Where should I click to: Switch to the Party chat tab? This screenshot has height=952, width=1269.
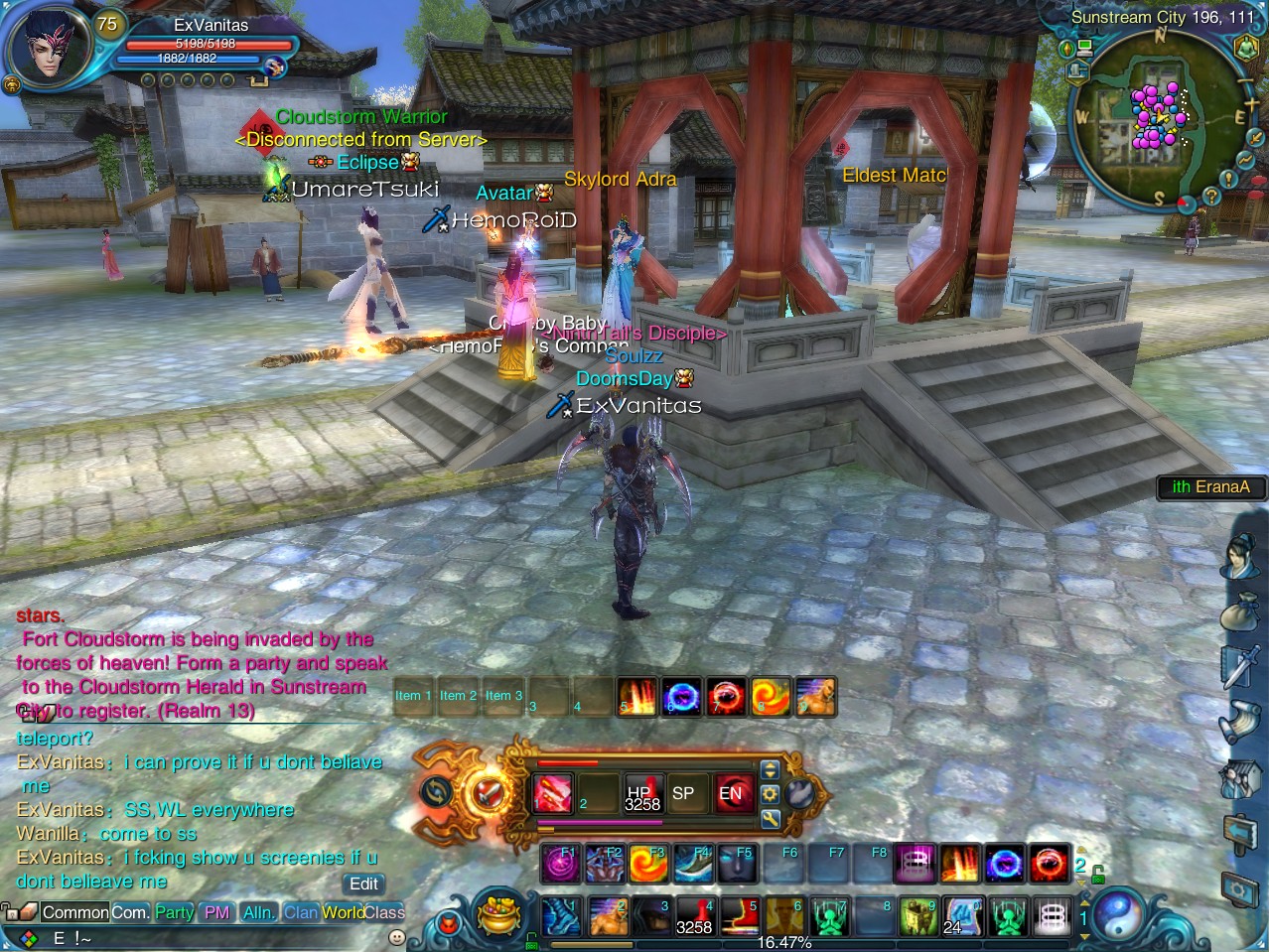174,912
